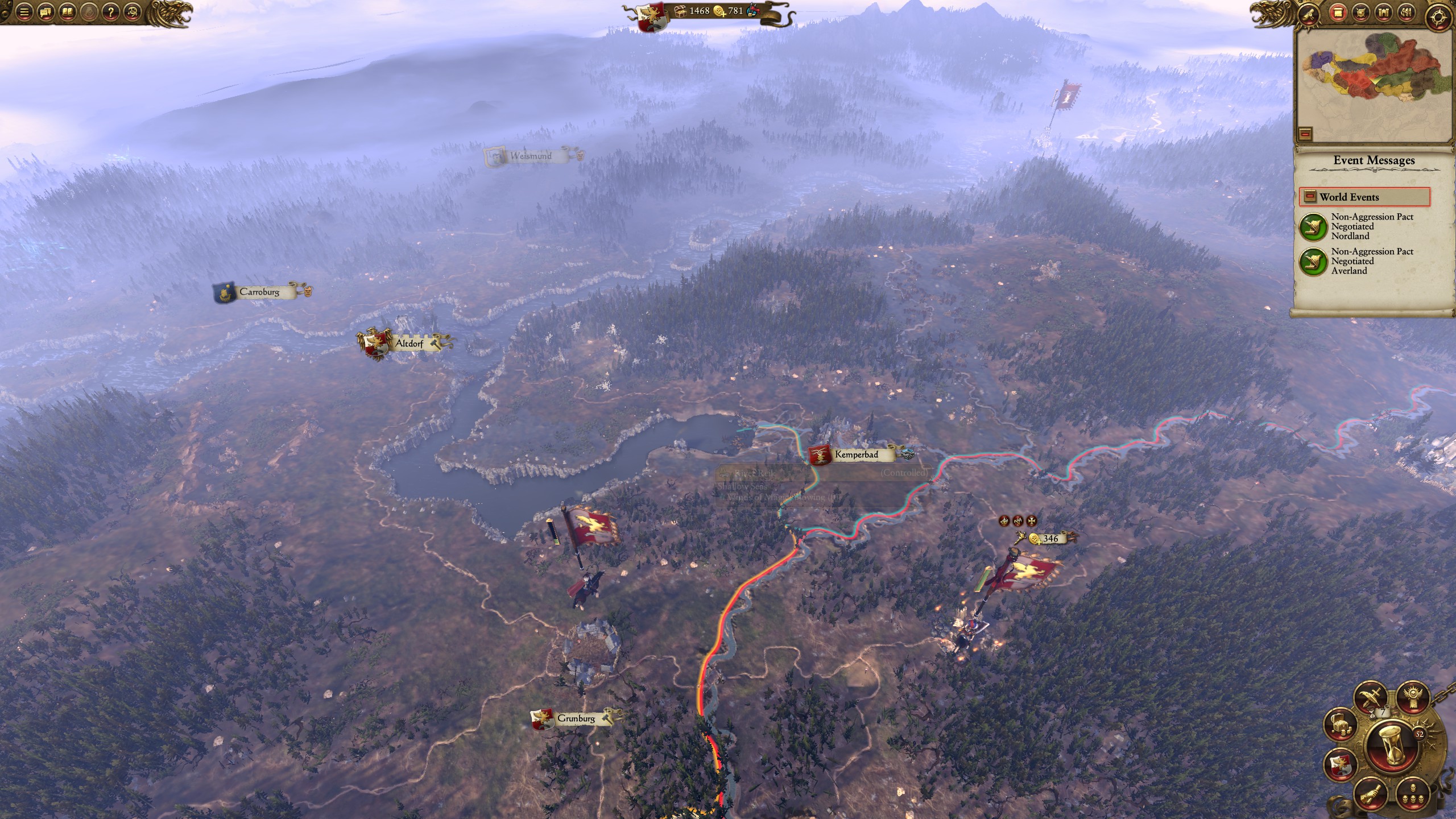Open the three-bar game menu

(x=23, y=12)
